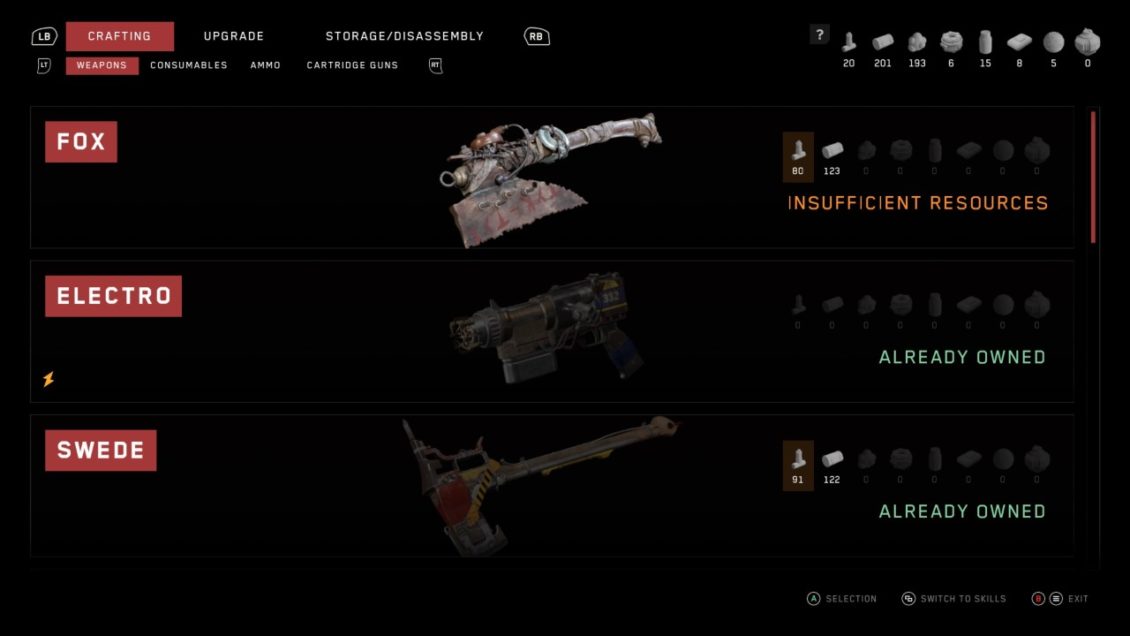
Task: Show the Consumables category
Action: [189, 66]
